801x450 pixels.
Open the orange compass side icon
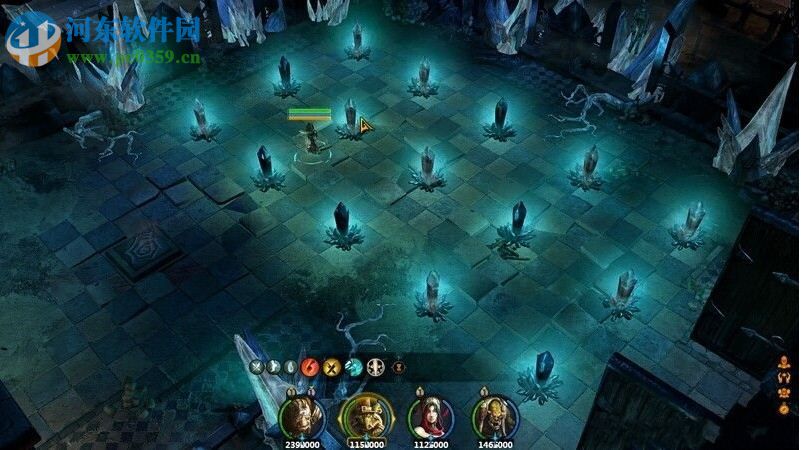coord(781,409)
